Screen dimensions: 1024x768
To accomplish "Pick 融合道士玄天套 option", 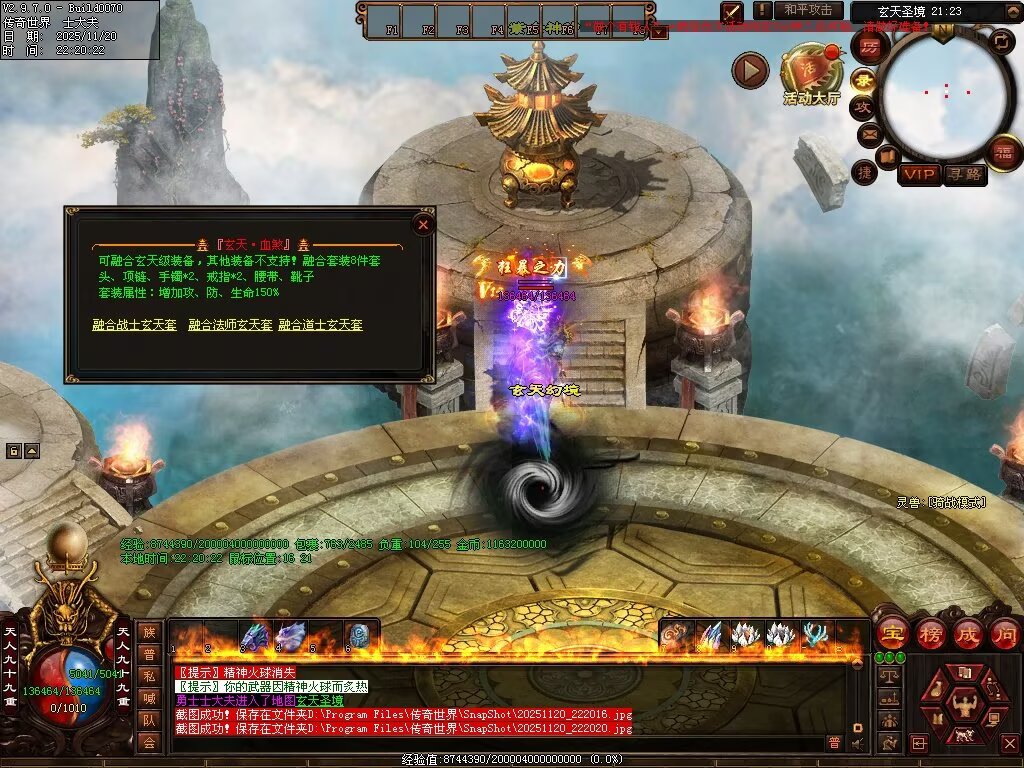I will coord(320,325).
